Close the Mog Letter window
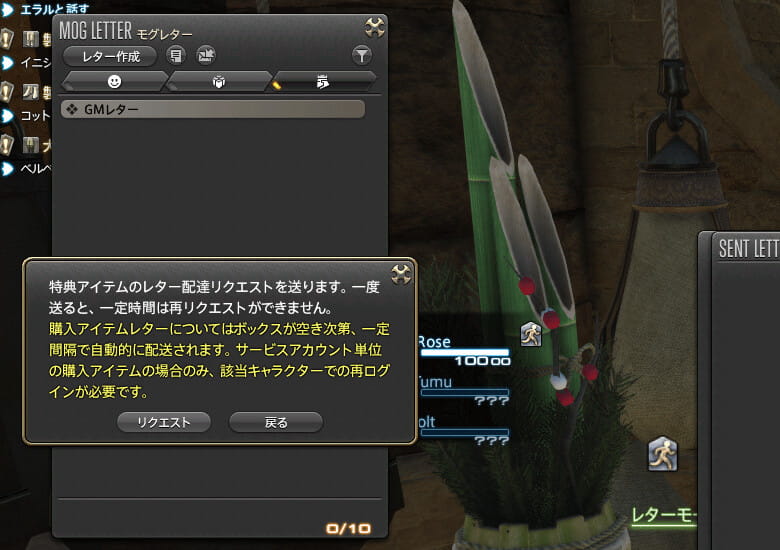The image size is (780, 550). click(375, 27)
